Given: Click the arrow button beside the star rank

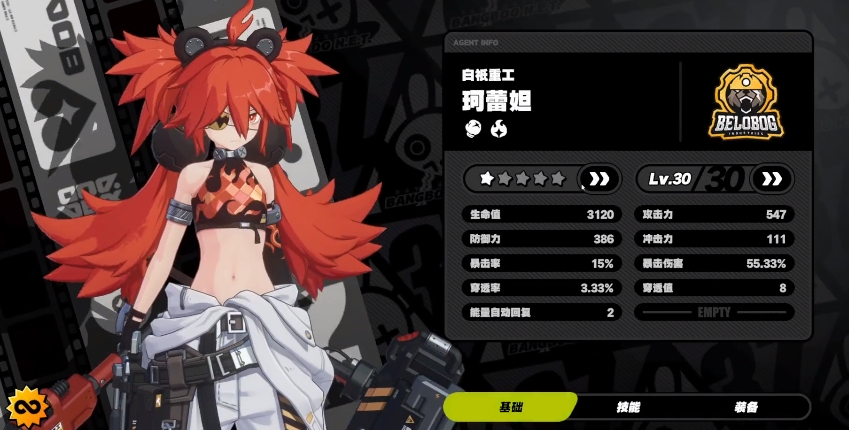Looking at the screenshot, I should (x=599, y=179).
